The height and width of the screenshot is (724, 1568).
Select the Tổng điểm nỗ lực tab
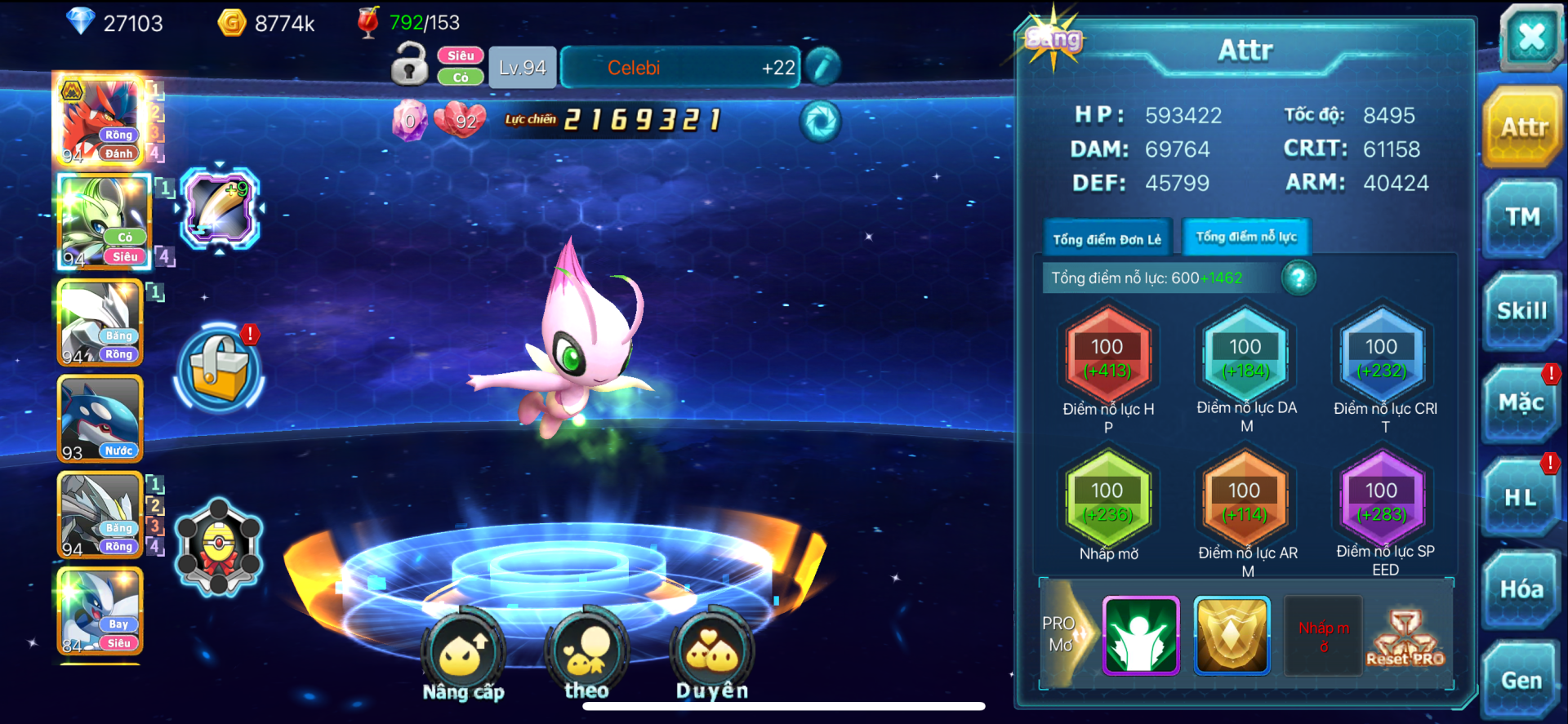point(1246,238)
